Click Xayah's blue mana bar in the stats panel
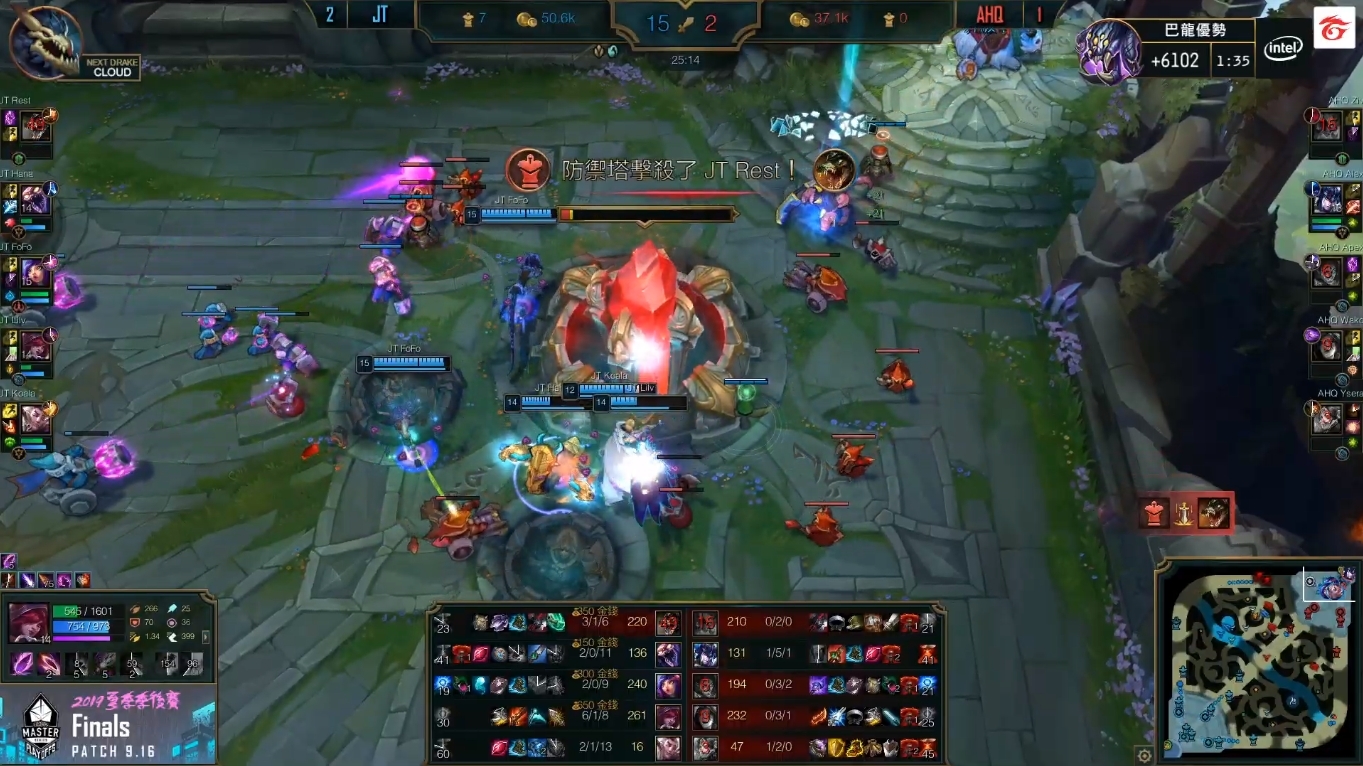The height and width of the screenshot is (766, 1363). click(x=82, y=627)
